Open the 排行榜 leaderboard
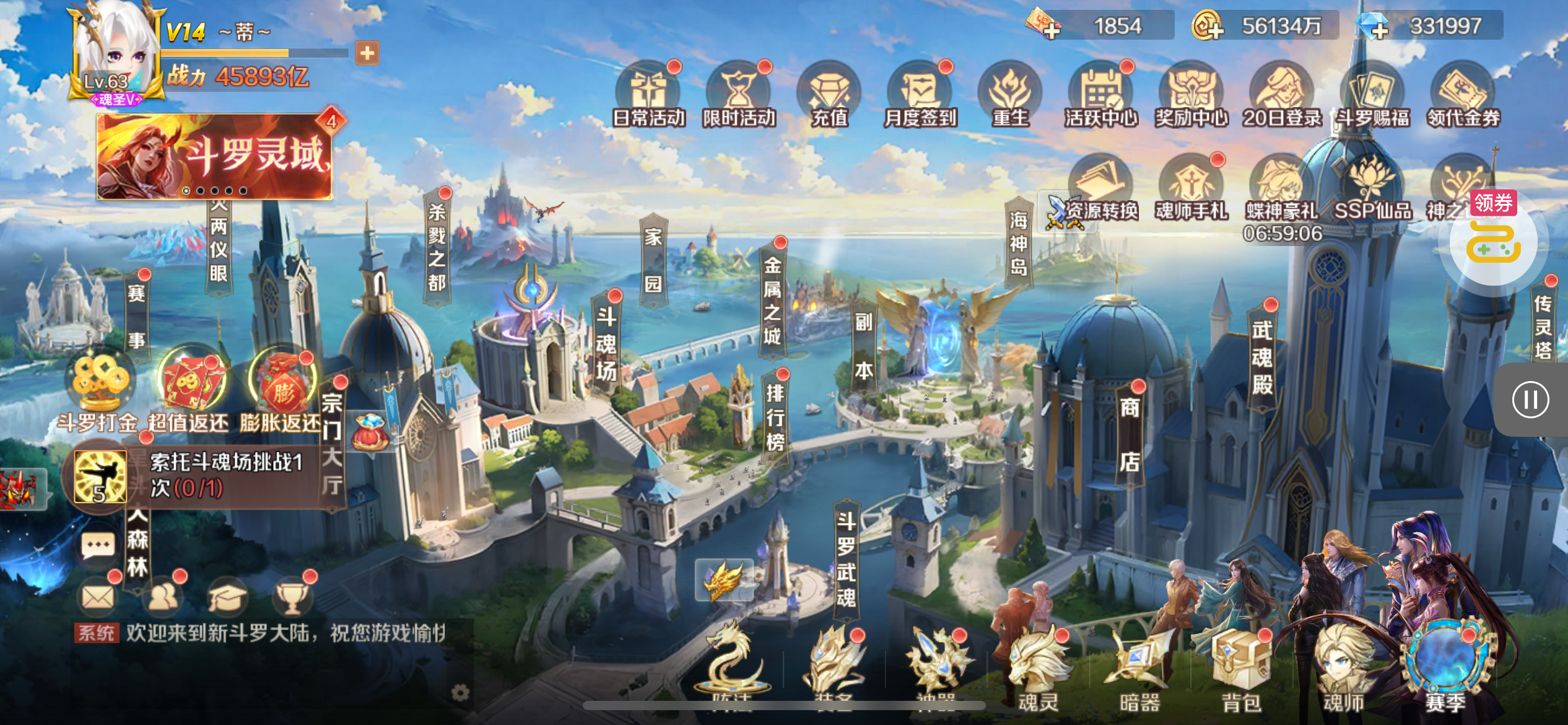 point(775,417)
